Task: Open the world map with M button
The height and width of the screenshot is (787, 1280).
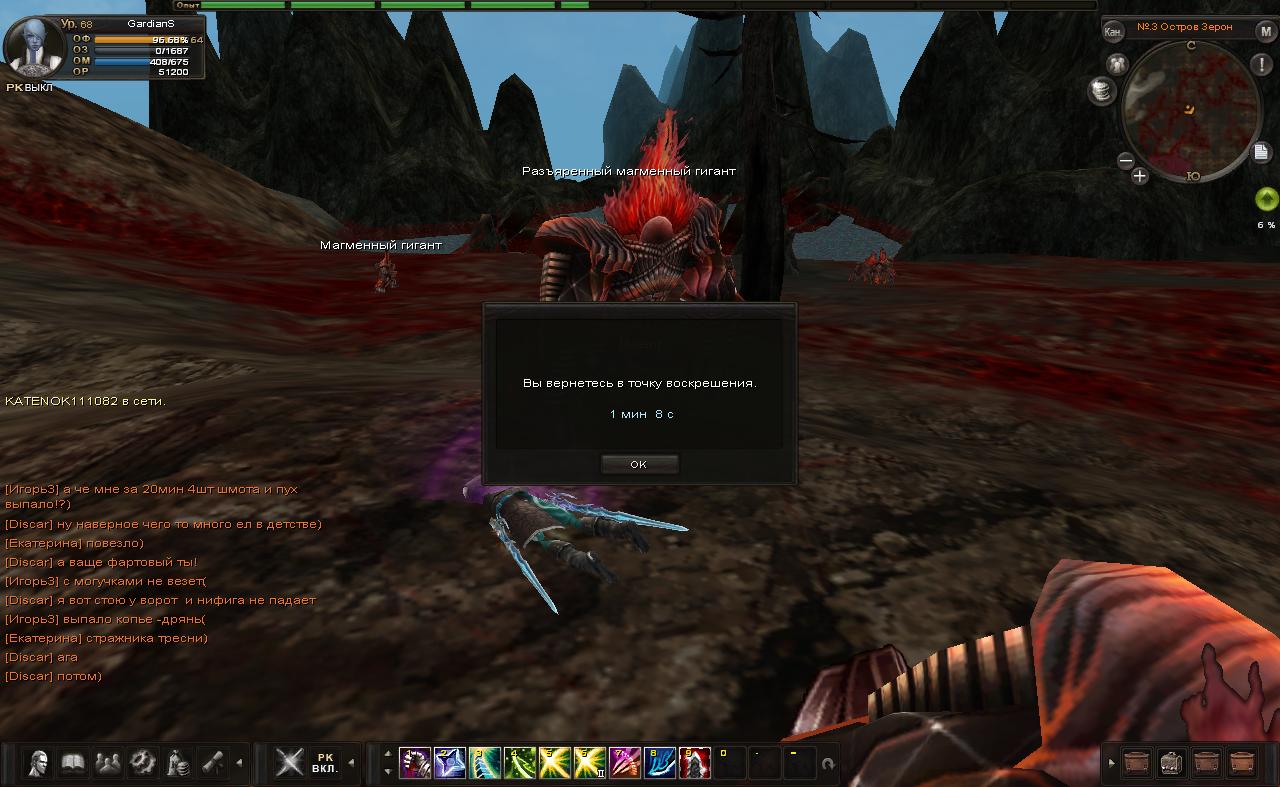Action: pyautogui.click(x=1266, y=31)
